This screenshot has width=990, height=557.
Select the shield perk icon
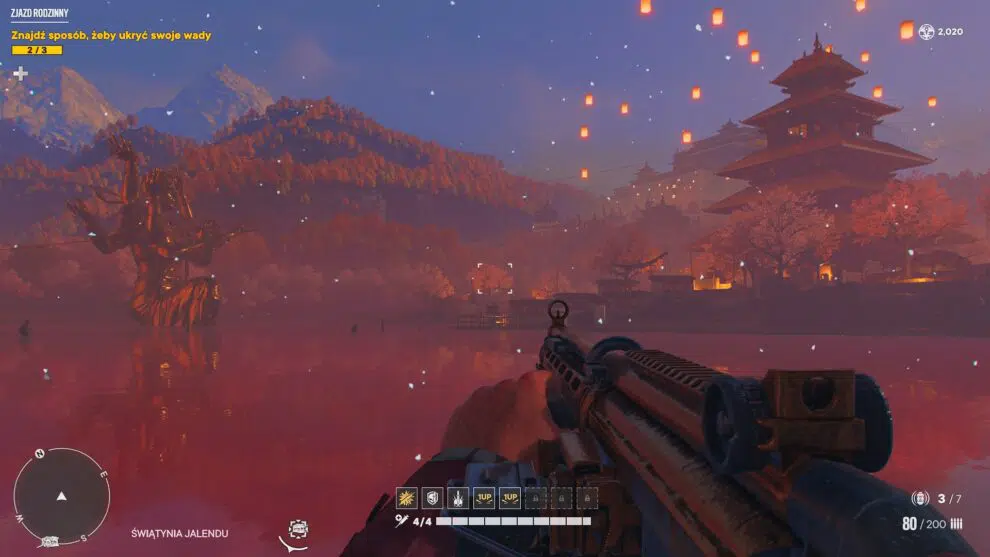[x=432, y=497]
